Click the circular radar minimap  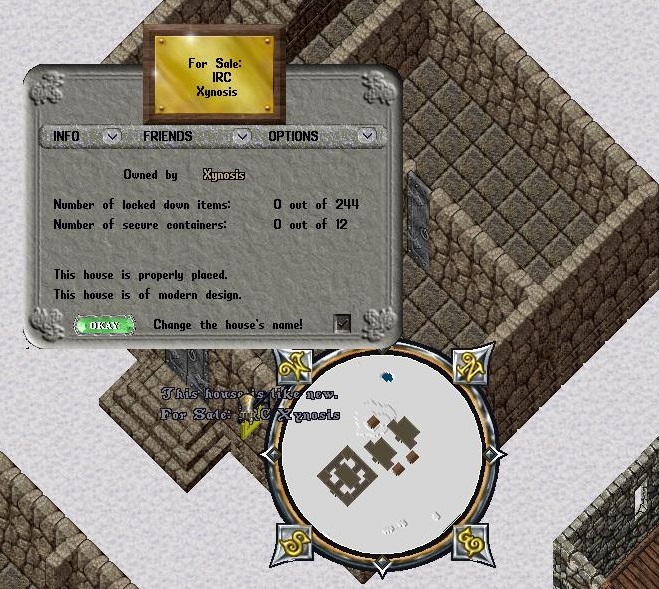380,456
